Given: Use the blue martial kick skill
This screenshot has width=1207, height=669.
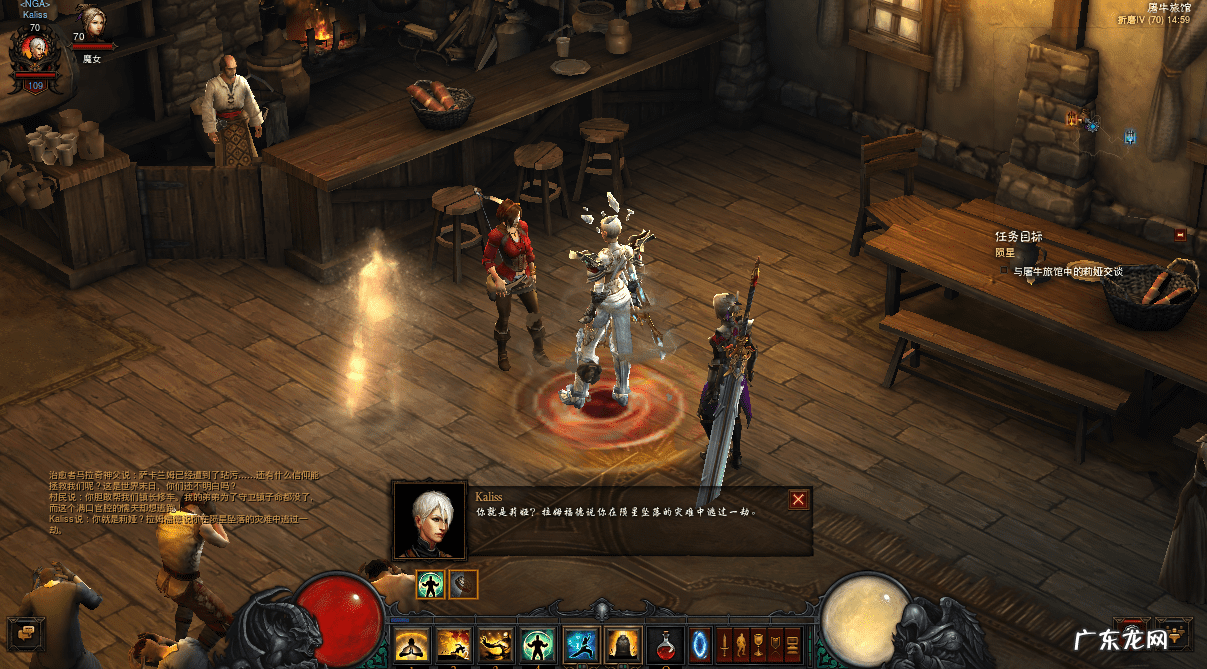Looking at the screenshot, I should (580, 643).
